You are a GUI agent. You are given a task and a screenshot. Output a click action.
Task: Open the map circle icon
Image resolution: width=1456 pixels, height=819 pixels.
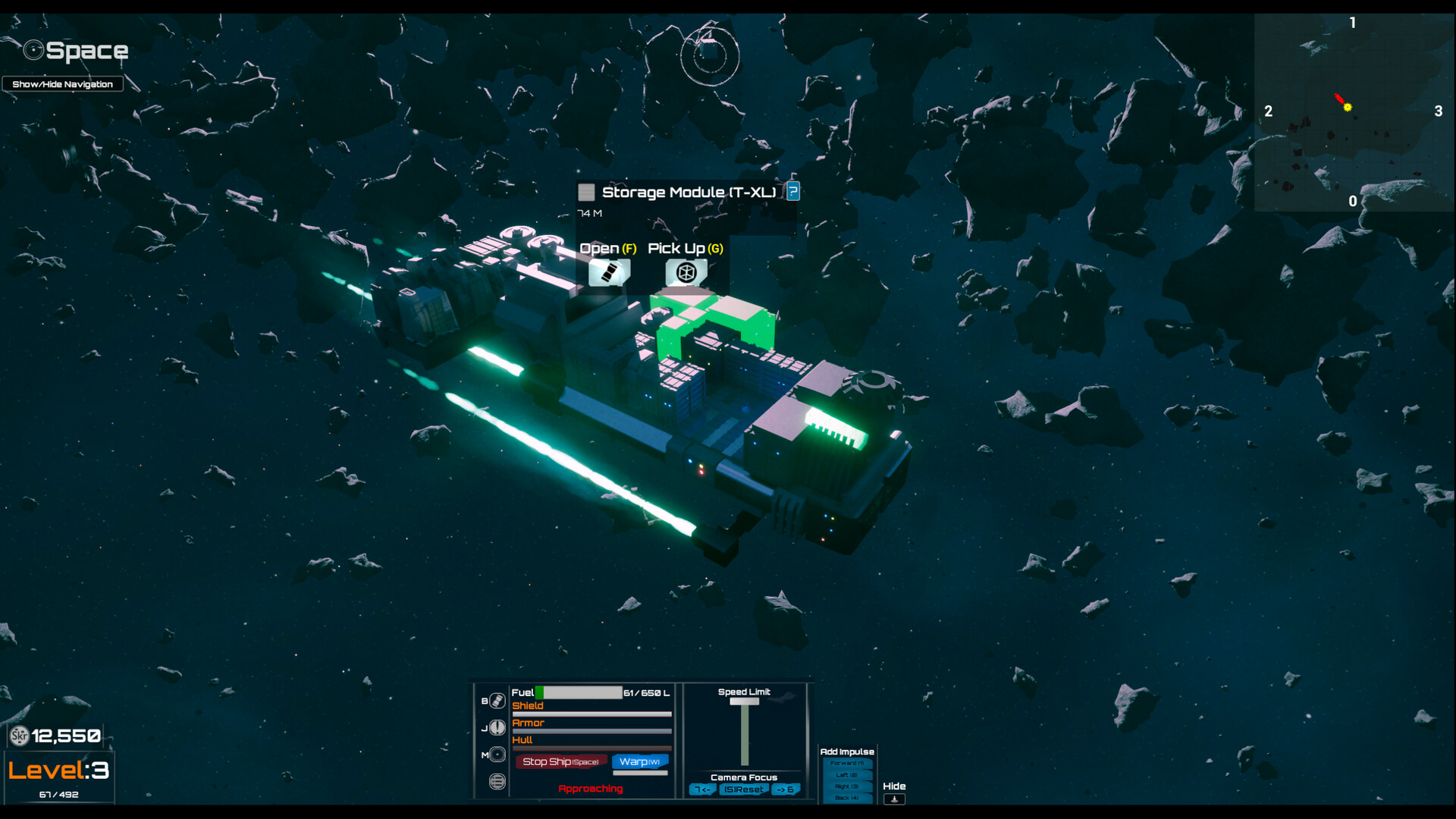tap(497, 755)
